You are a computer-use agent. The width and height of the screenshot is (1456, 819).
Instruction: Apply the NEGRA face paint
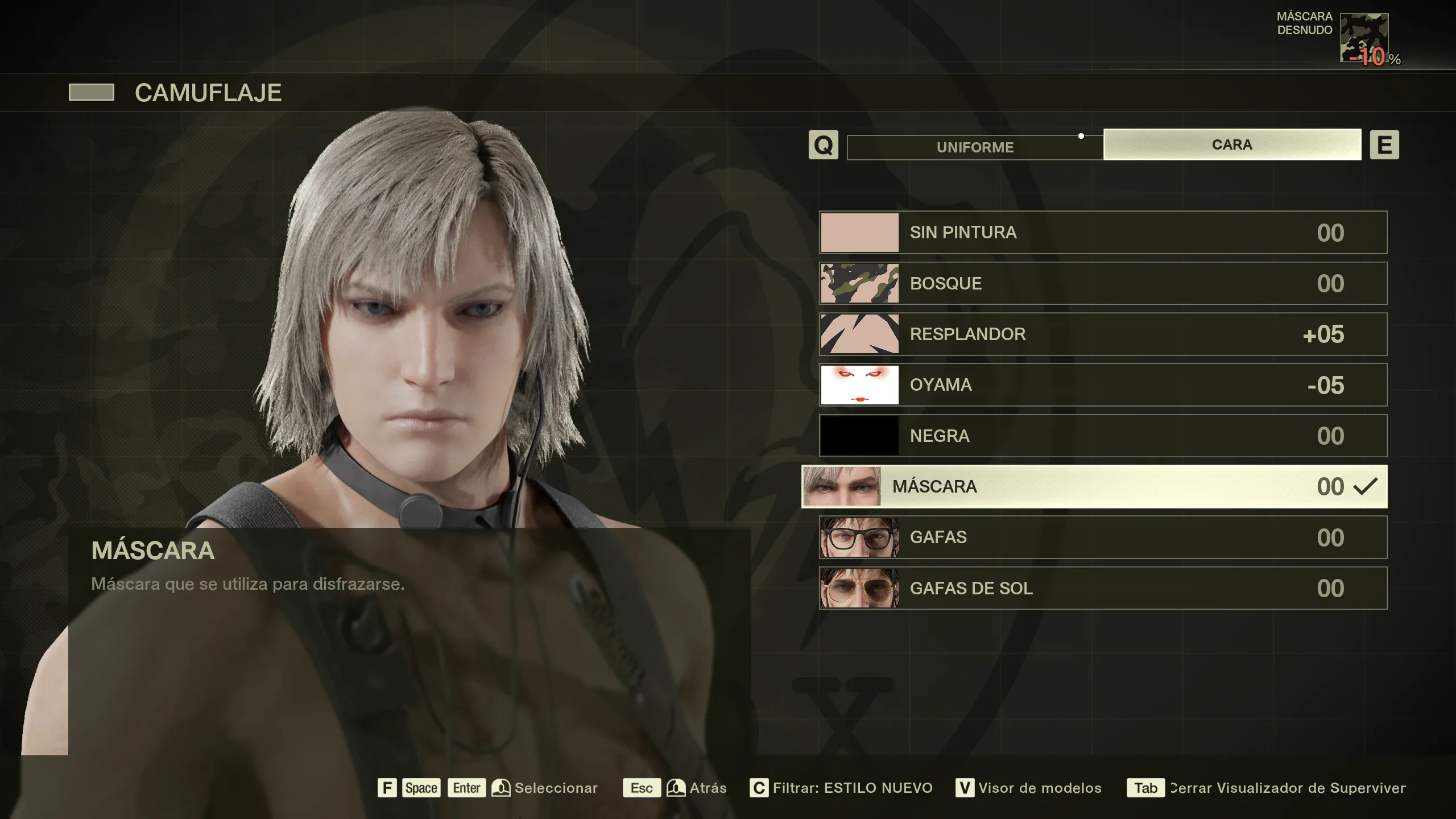[1103, 436]
